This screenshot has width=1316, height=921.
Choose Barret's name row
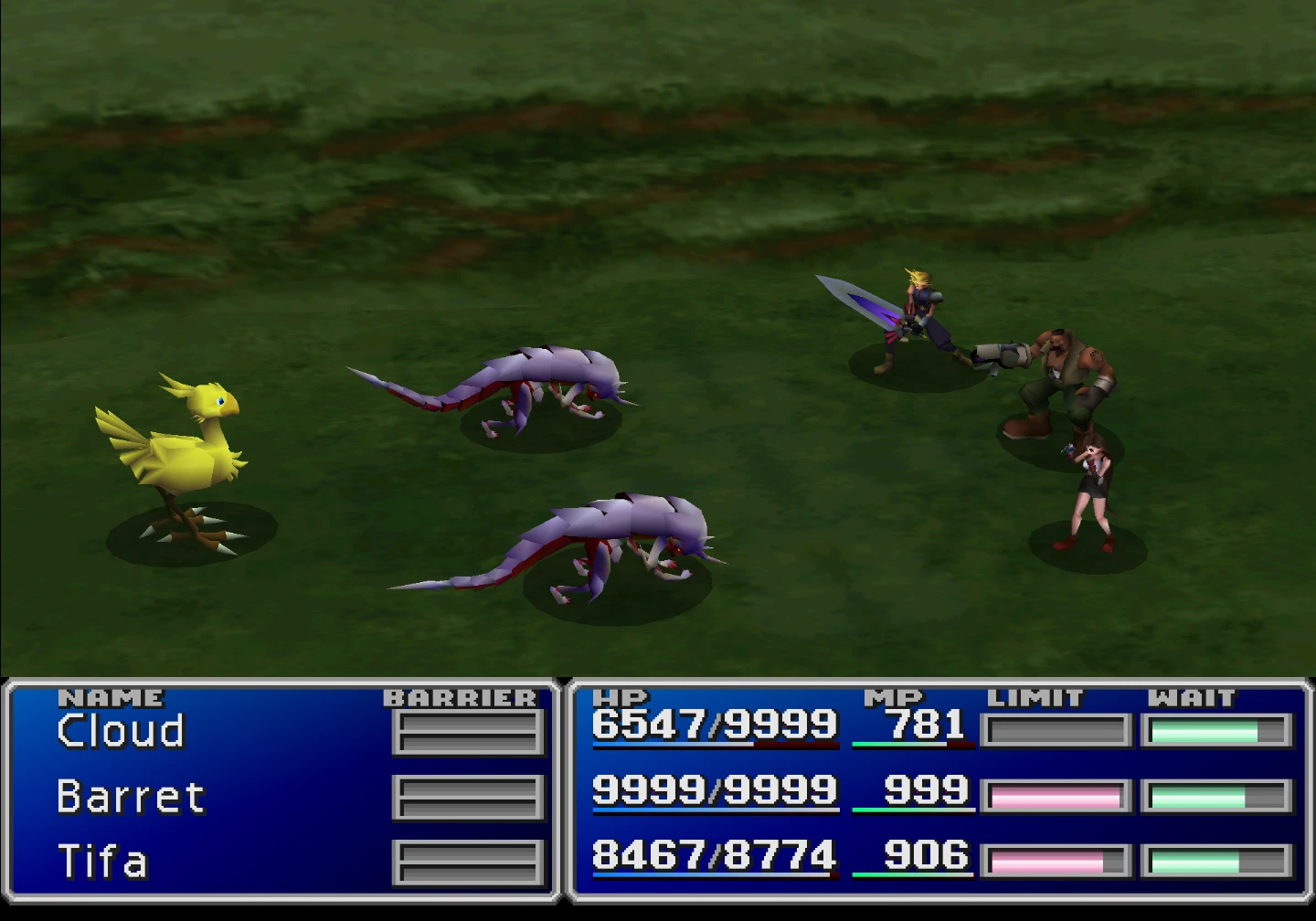[x=131, y=797]
